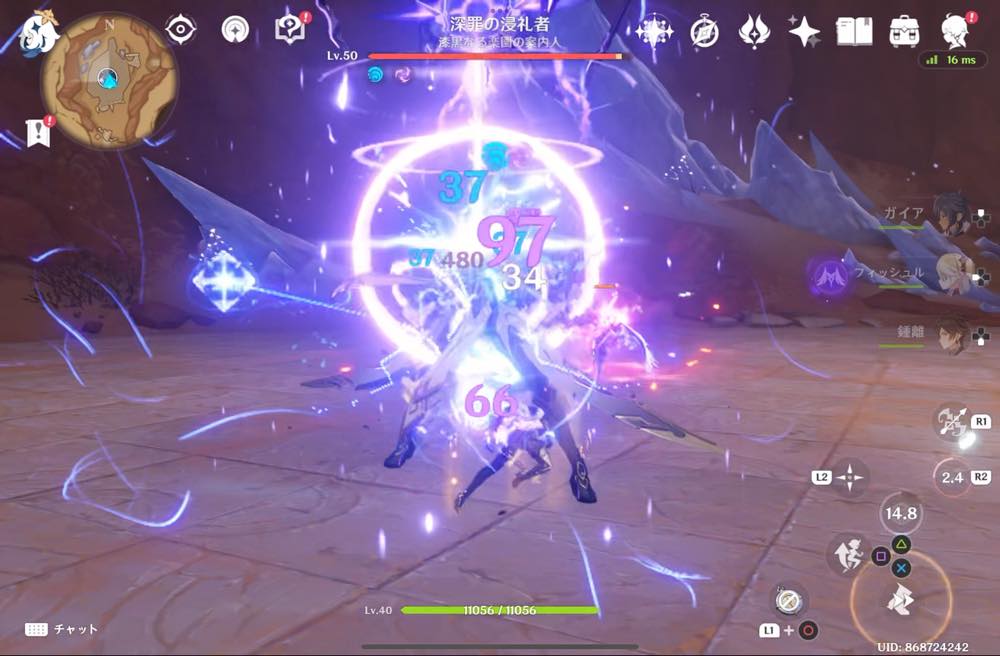The image size is (1000, 656).
Task: Open the チャット chat box
Action: (x=62, y=628)
